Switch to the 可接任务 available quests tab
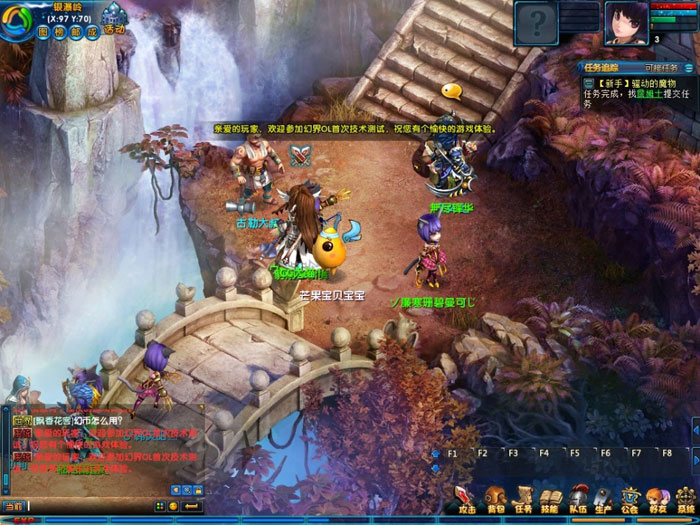 [x=660, y=68]
